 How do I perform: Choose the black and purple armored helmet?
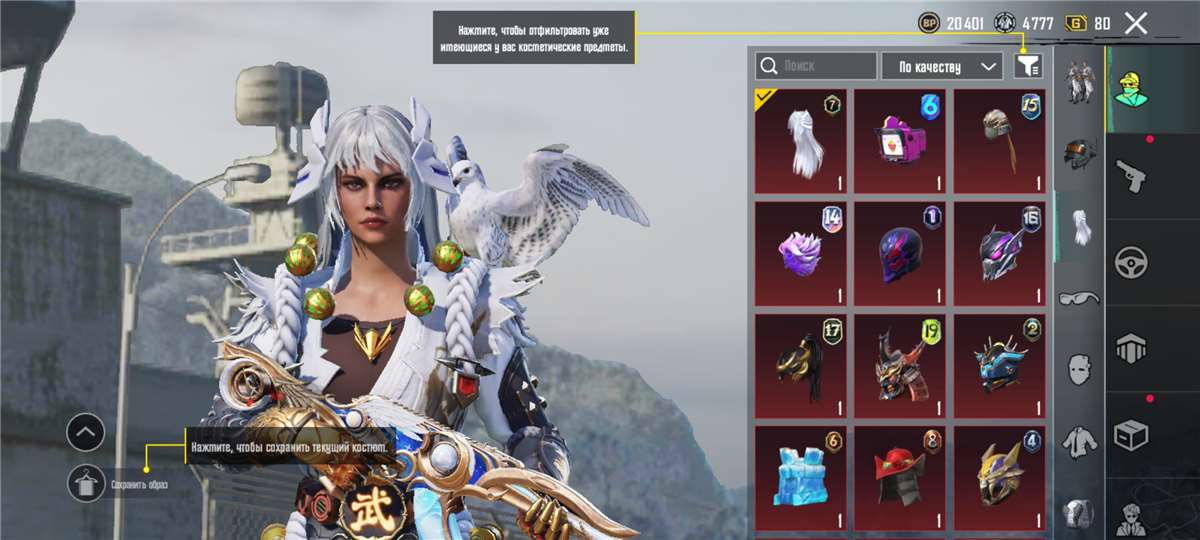click(999, 254)
